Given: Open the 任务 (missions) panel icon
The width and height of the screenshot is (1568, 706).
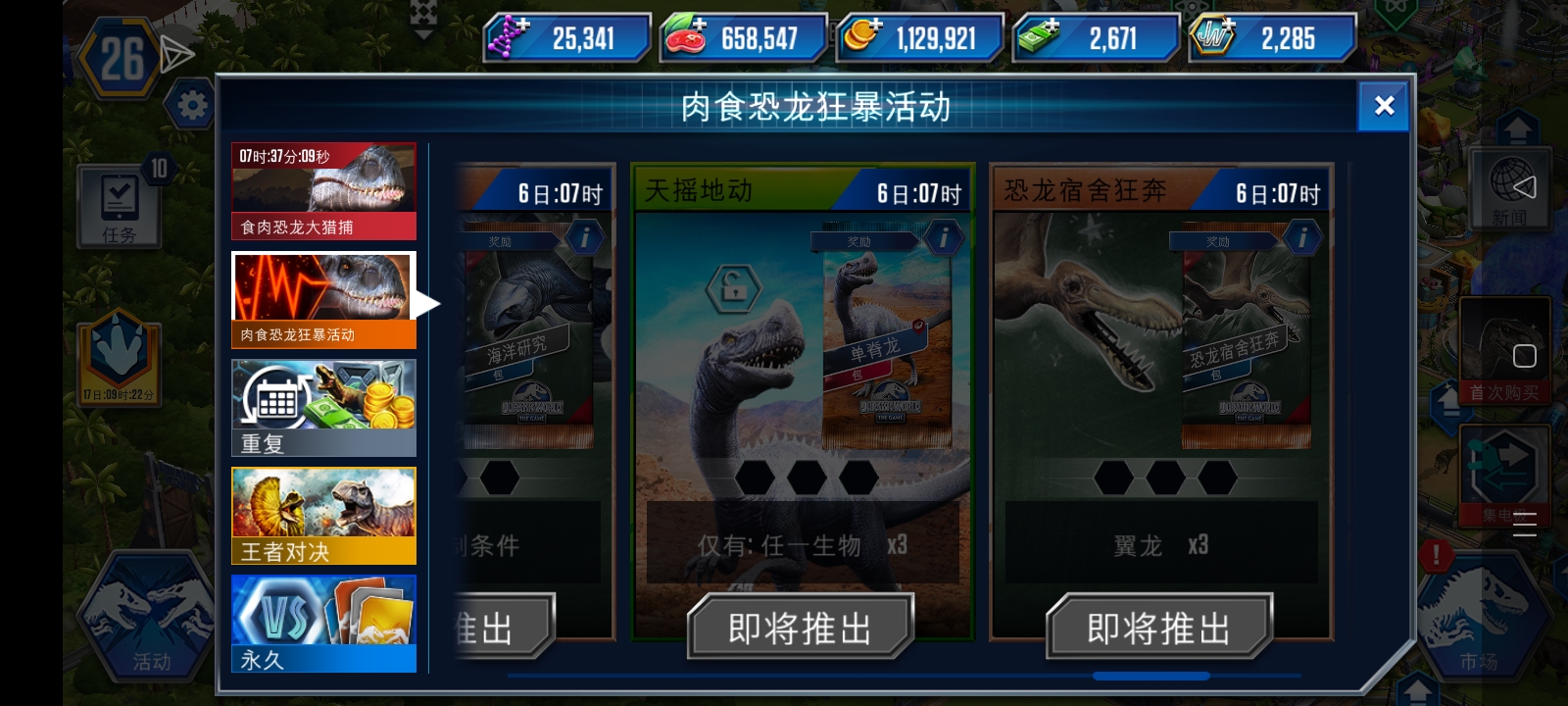Looking at the screenshot, I should (118, 206).
